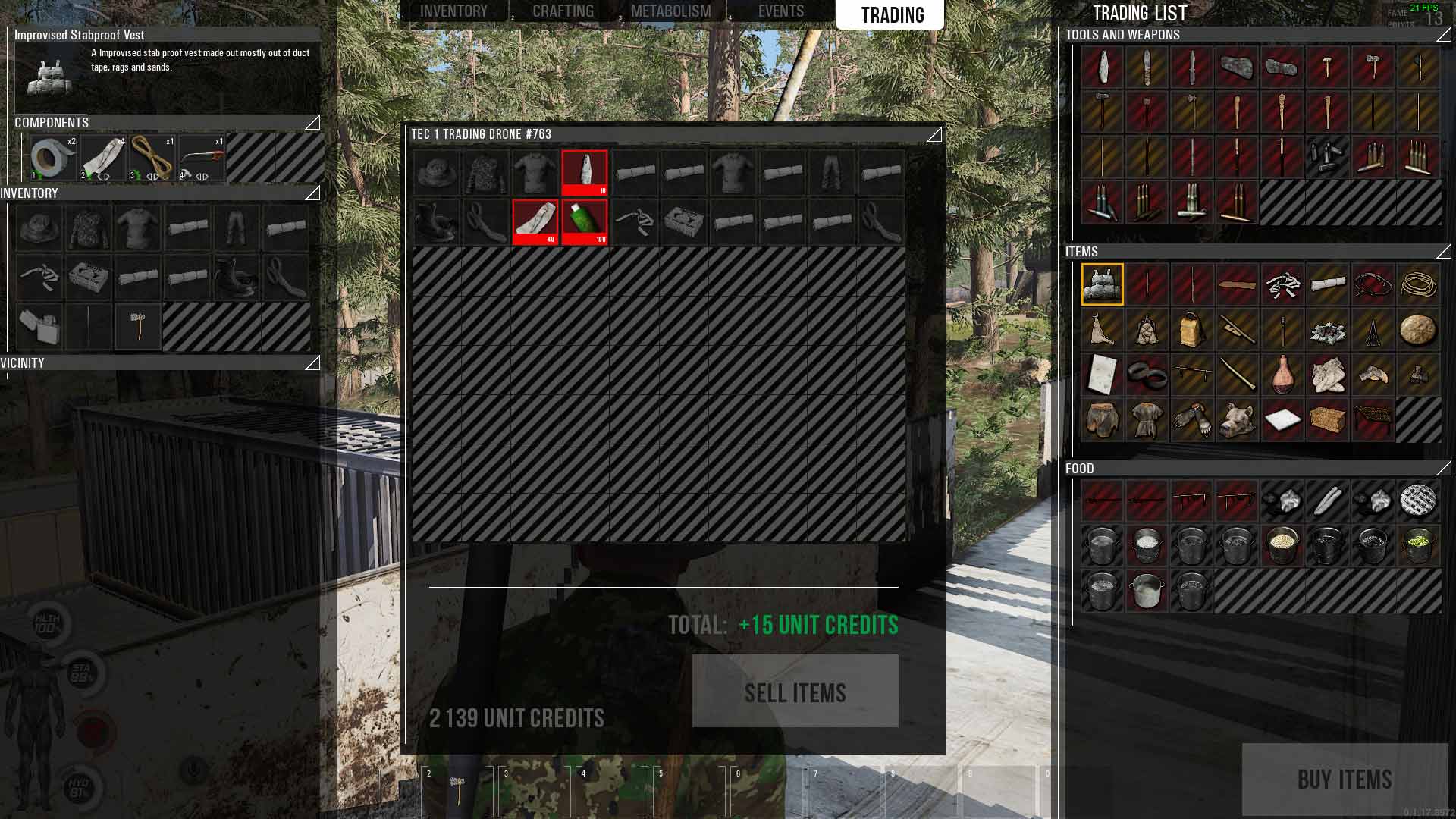Select the boonie hat in inventory
This screenshot has width=1456, height=819.
click(x=39, y=229)
